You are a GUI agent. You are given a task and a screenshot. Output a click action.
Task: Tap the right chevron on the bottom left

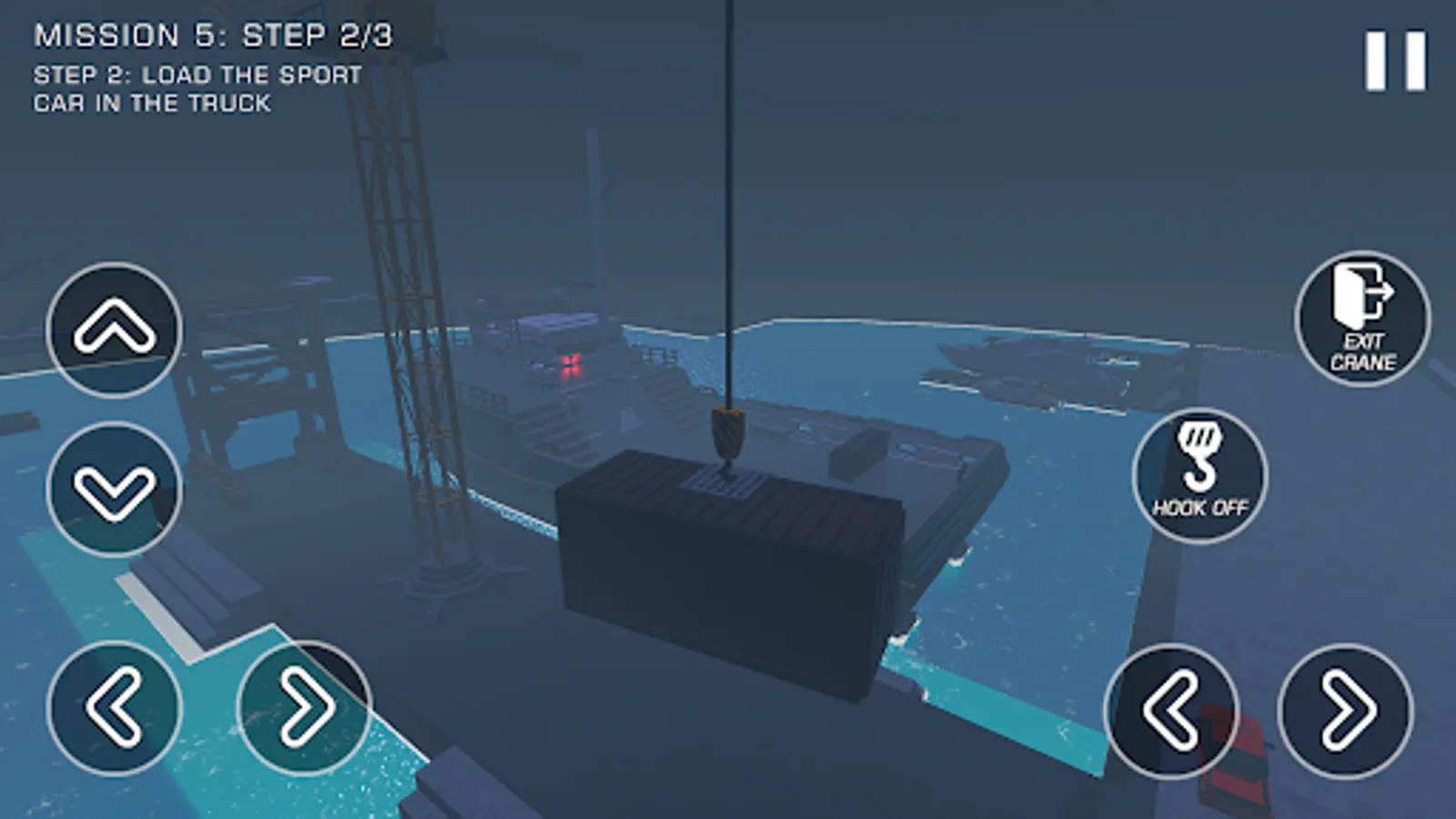[305, 708]
